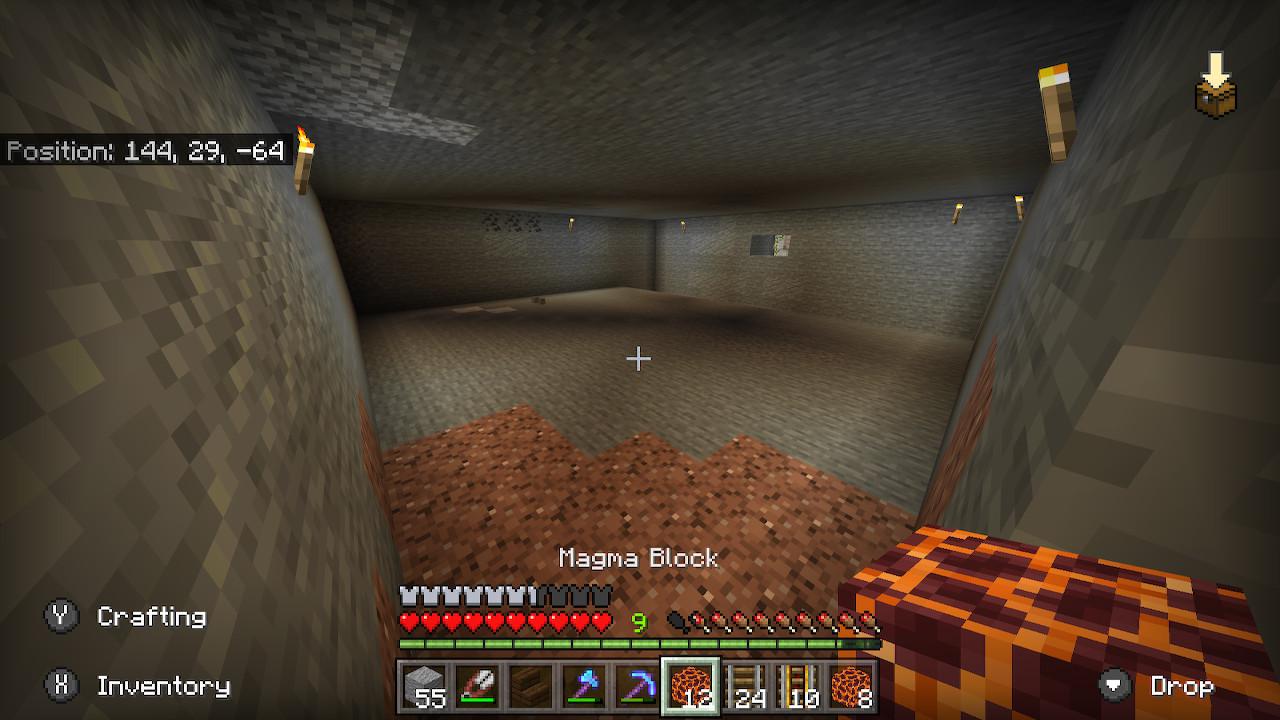This screenshot has width=1280, height=720.
Task: Click the leftmost heart in the health bar
Action: [x=408, y=622]
